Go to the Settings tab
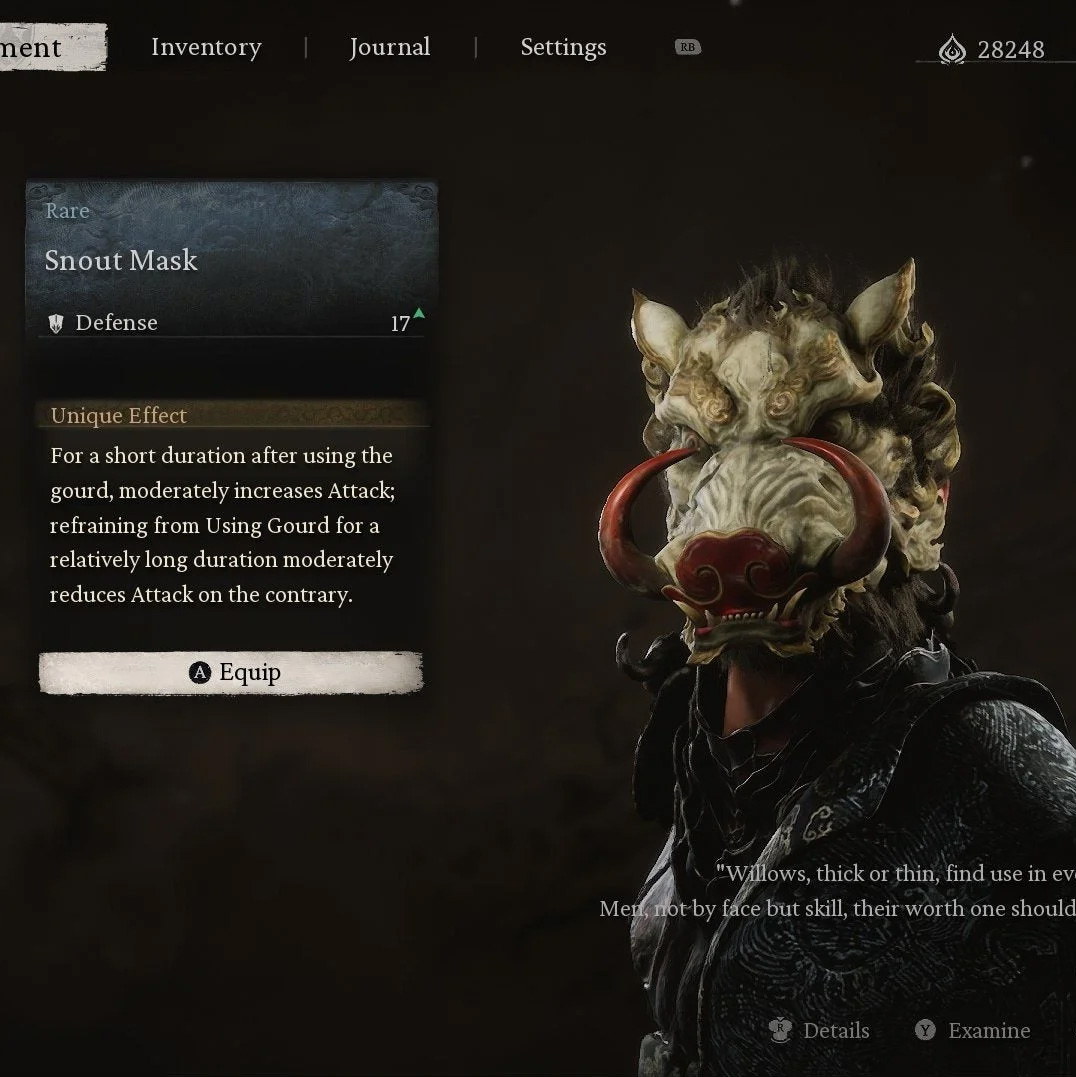Screen dimensions: 1076x1077 tap(563, 48)
